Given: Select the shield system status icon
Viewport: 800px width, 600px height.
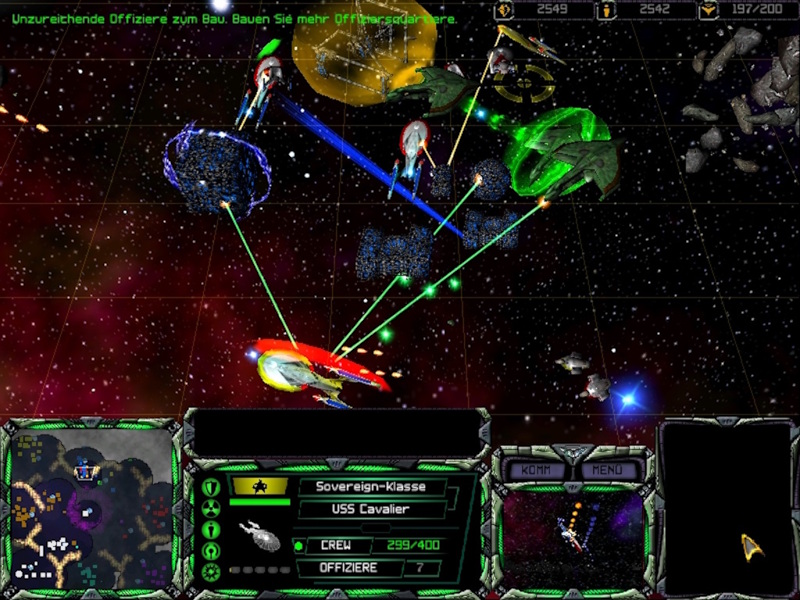Looking at the screenshot, I should click(211, 487).
